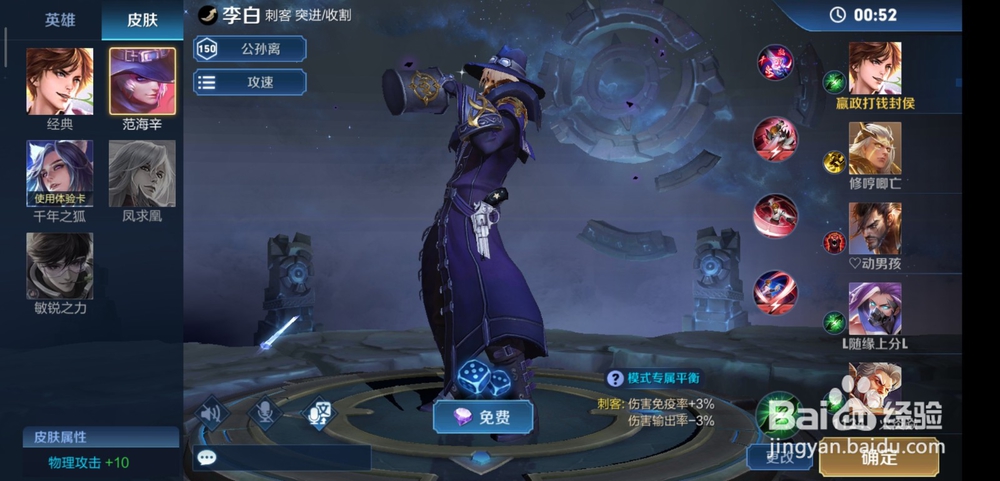Select the 经典 classic skin thumbnail
This screenshot has width=1000, height=481.
click(60, 82)
